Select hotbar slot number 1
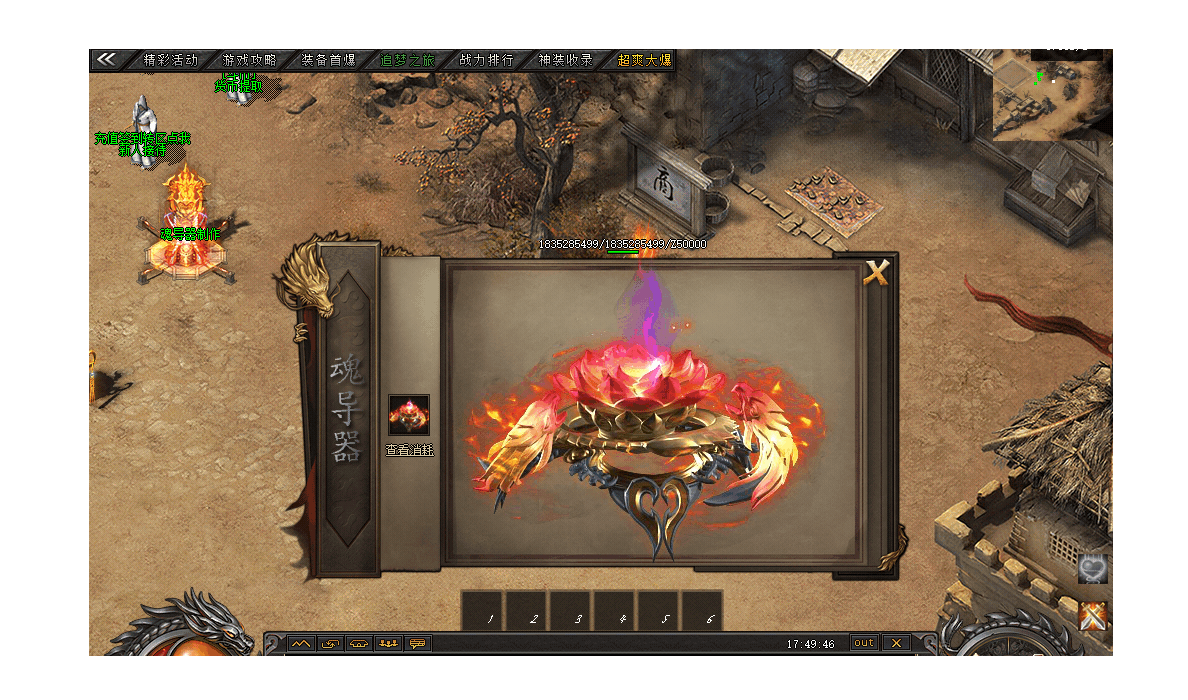1188x700 pixels. tap(482, 612)
